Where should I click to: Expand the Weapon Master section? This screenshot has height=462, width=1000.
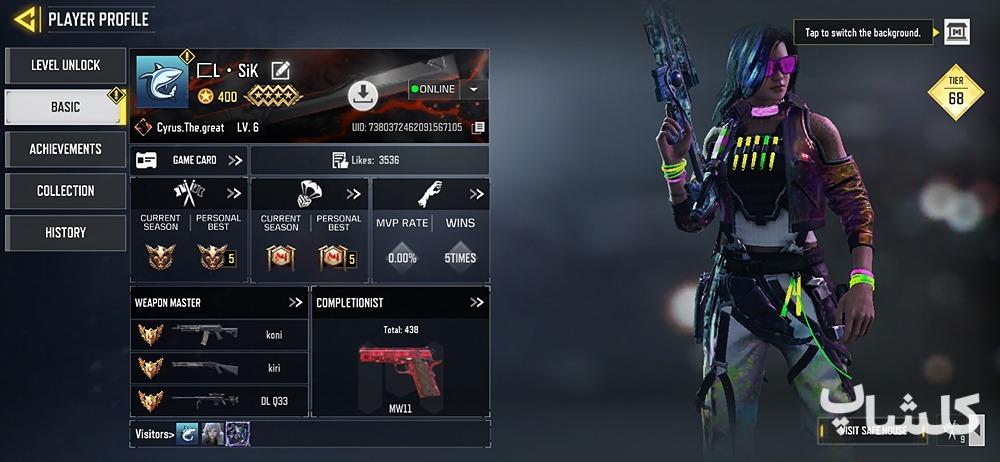point(295,302)
